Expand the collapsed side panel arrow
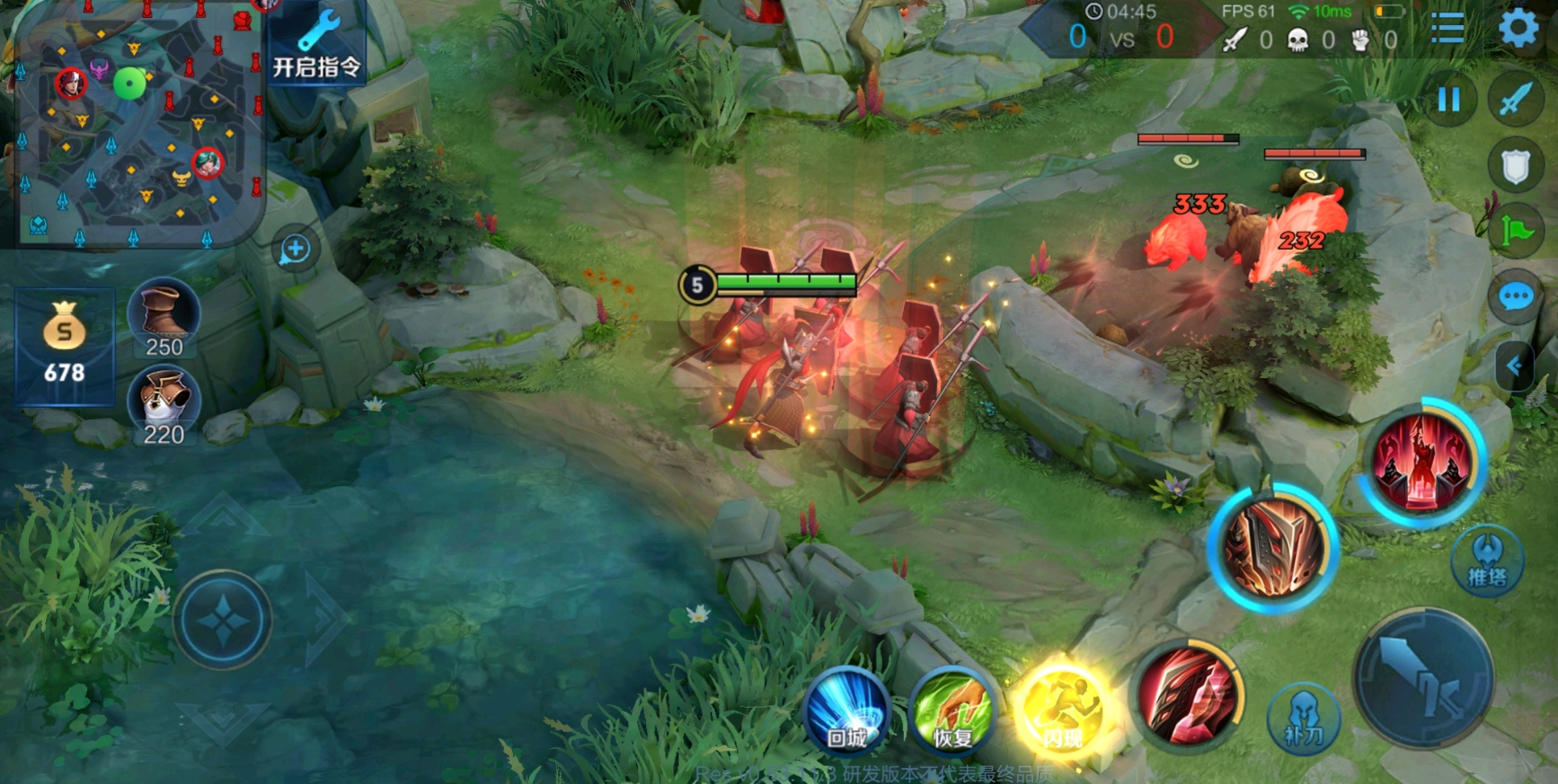The image size is (1558, 784). point(1515,366)
